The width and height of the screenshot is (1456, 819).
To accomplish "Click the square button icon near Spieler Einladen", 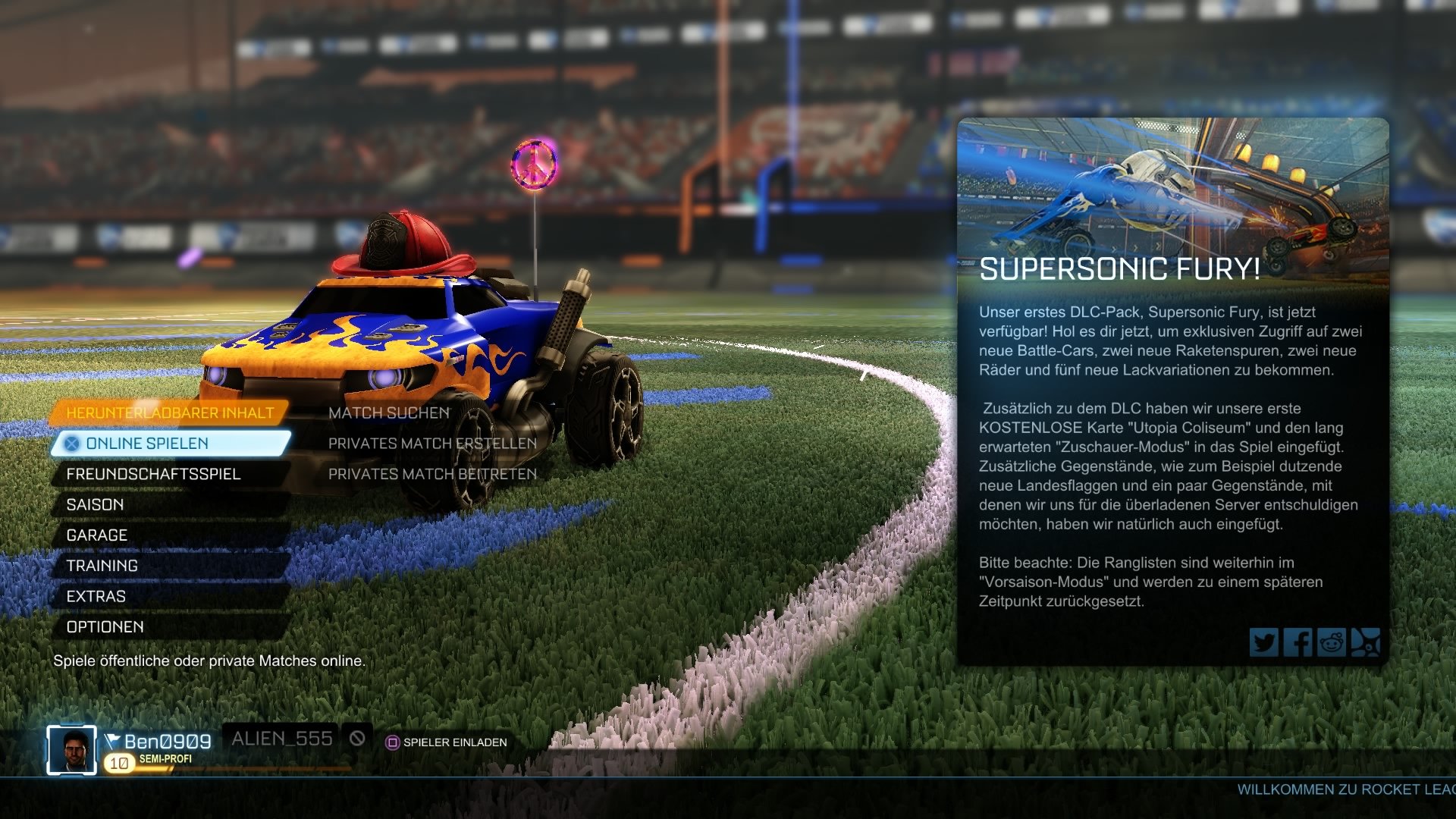I will 394,744.
